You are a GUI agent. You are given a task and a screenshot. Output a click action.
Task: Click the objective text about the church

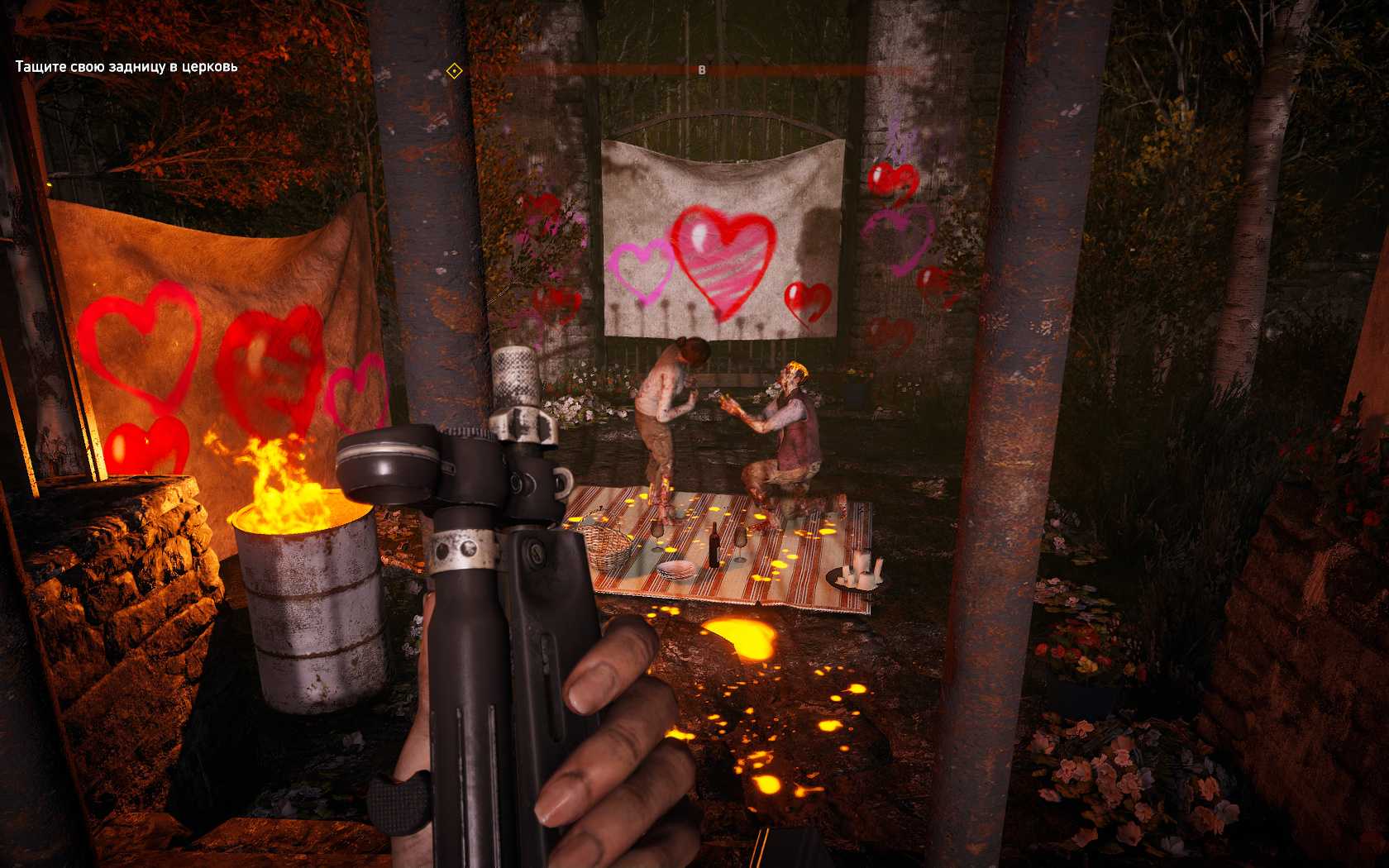click(x=126, y=66)
